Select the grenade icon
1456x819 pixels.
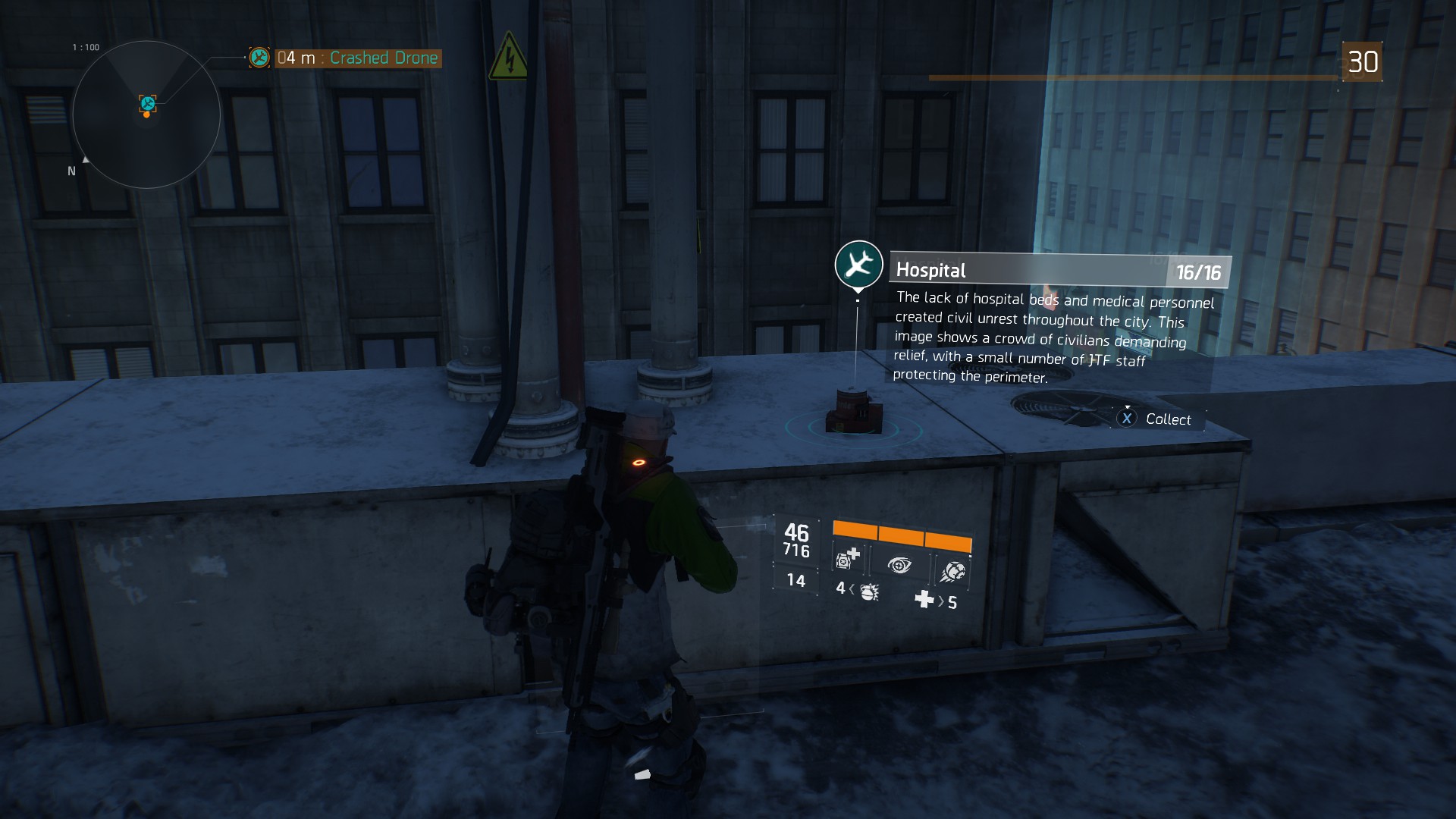[869, 591]
